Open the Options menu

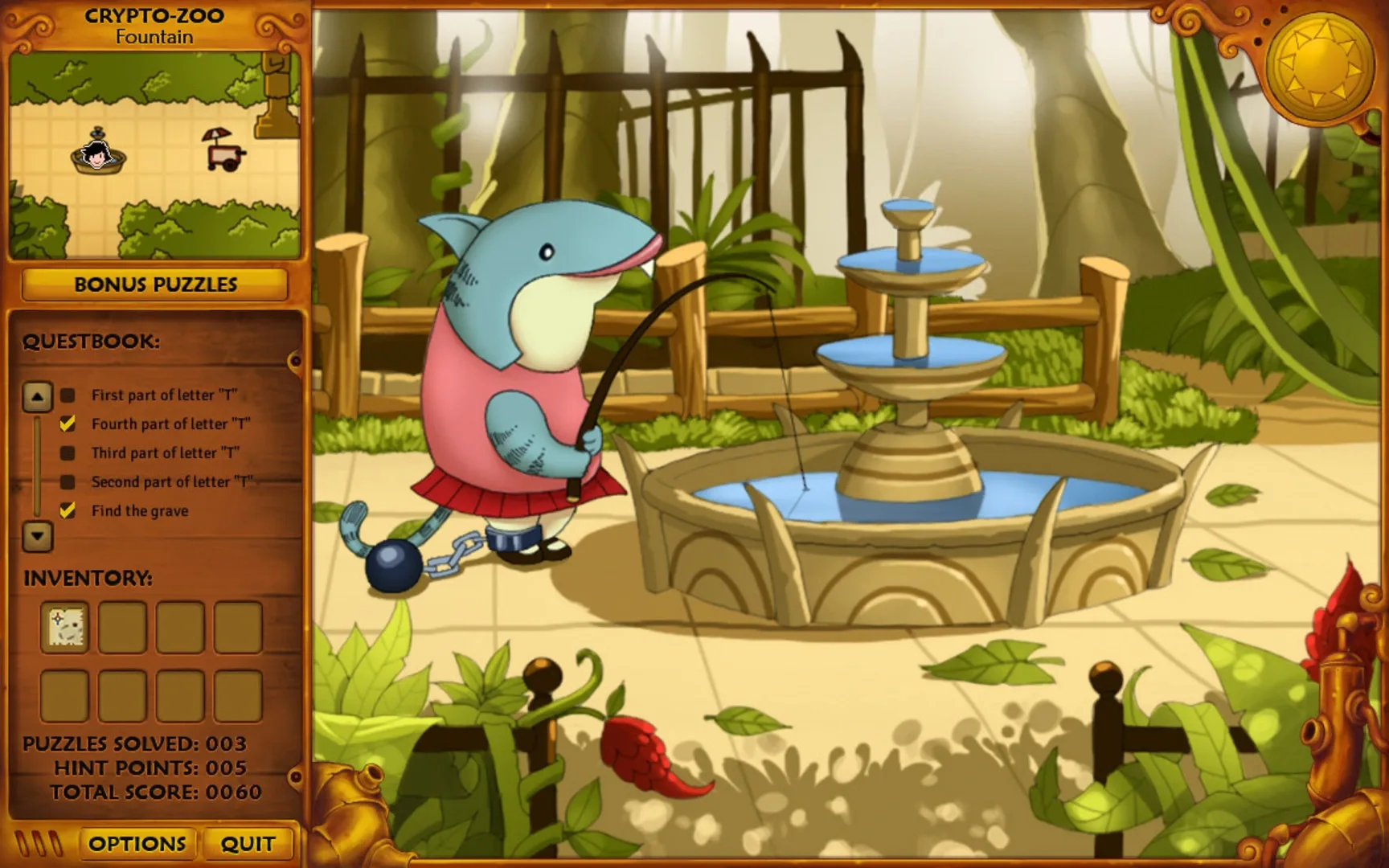(137, 843)
